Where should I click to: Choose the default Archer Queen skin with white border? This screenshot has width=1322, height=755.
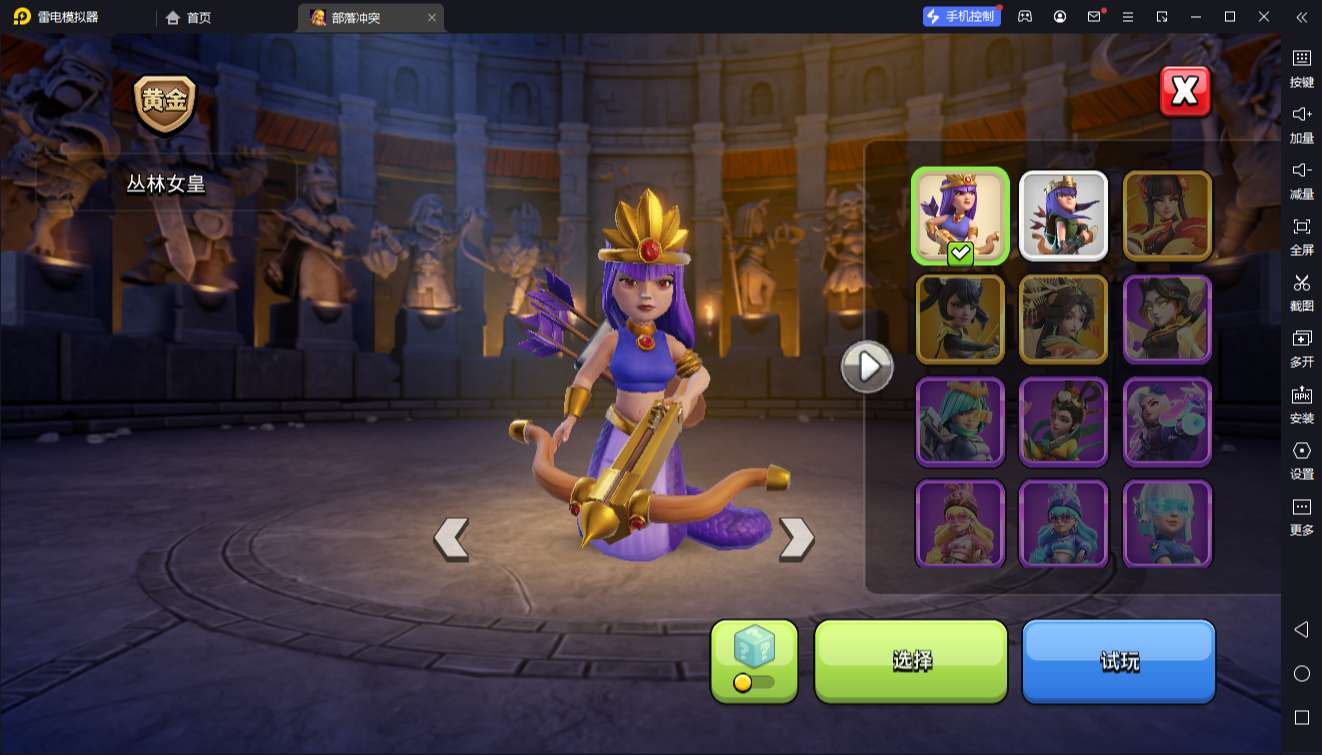click(1063, 215)
